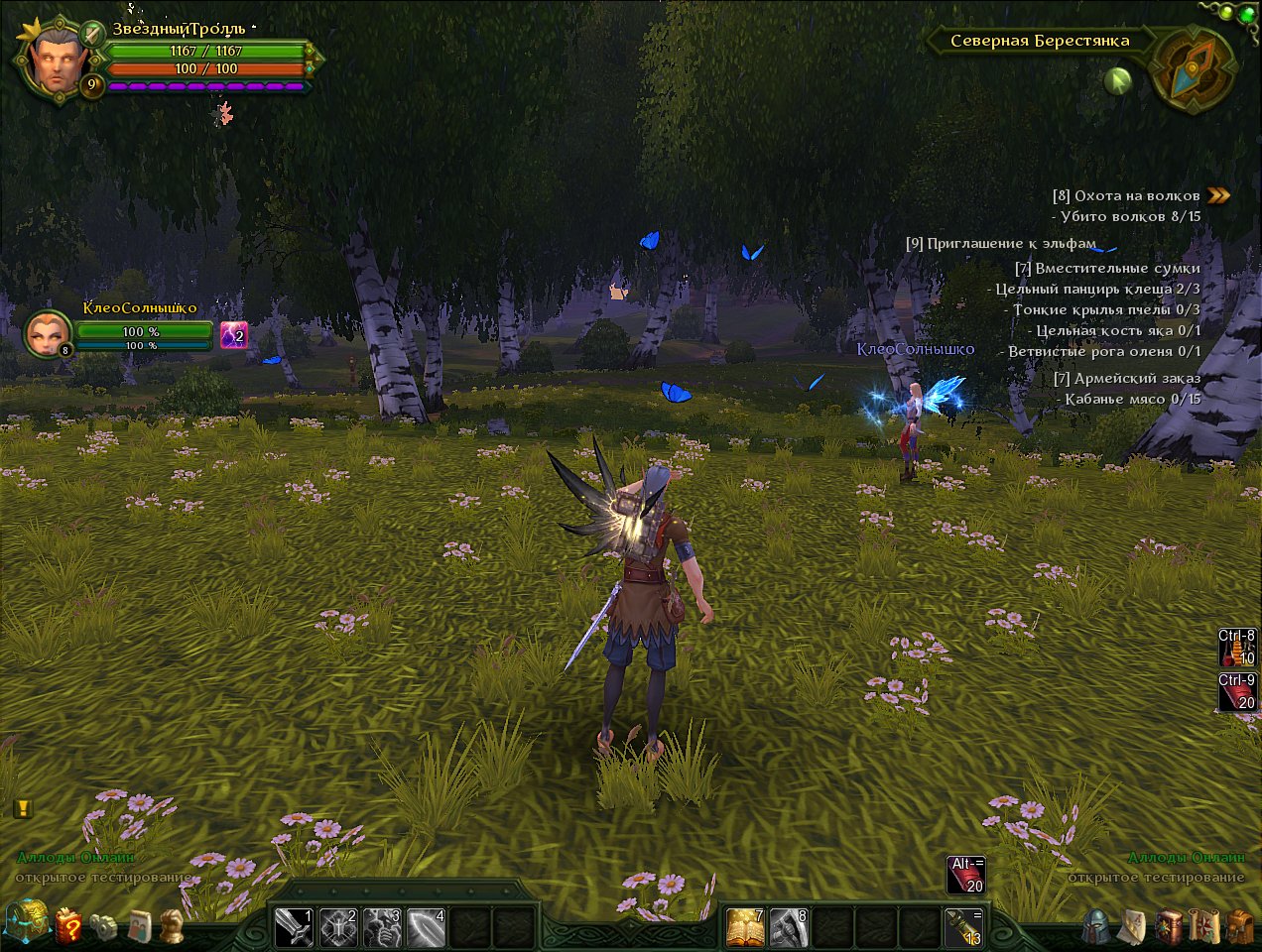Activate the gauntlet skill in slot 8
The width and height of the screenshot is (1262, 952).
(789, 927)
